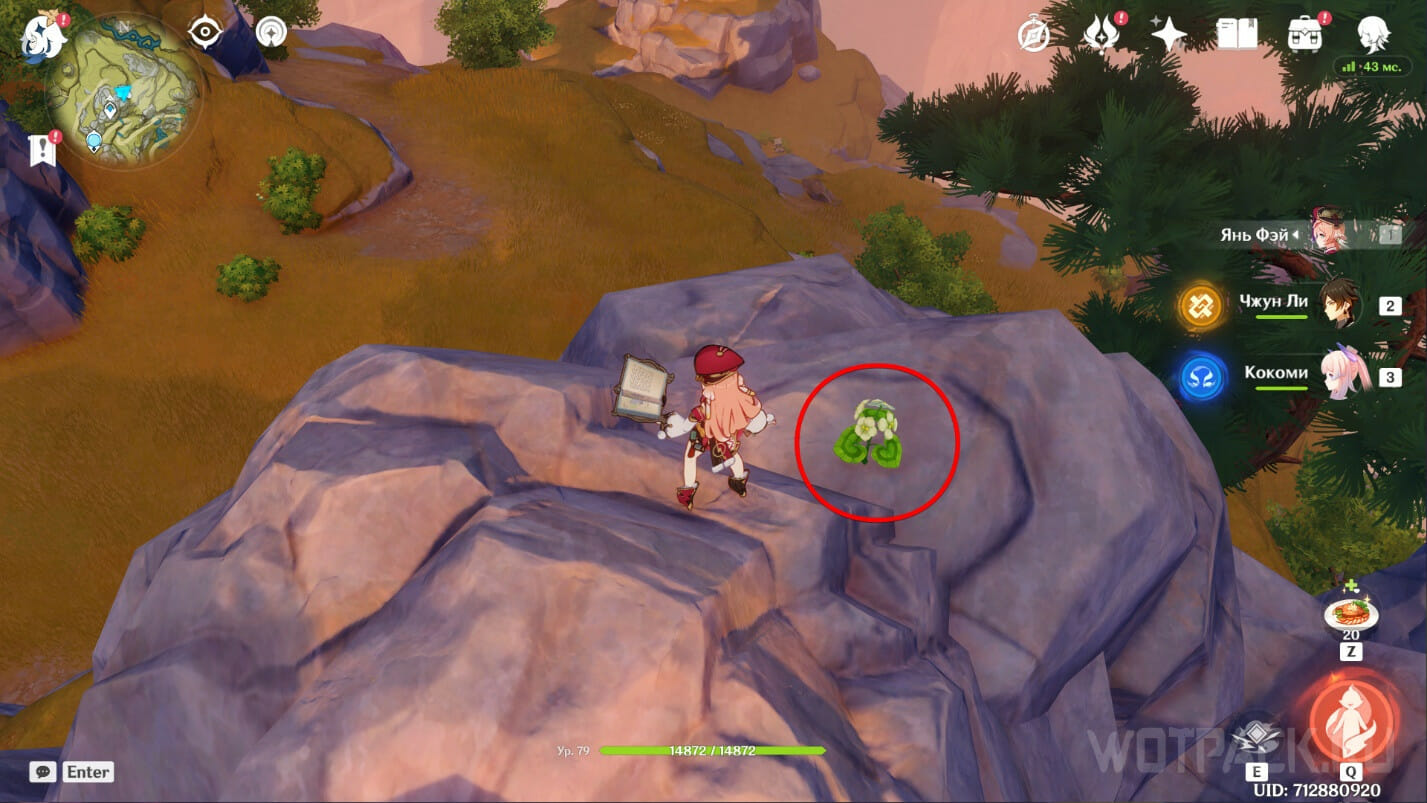
Task: Use the quick food dish slot
Action: (1350, 614)
